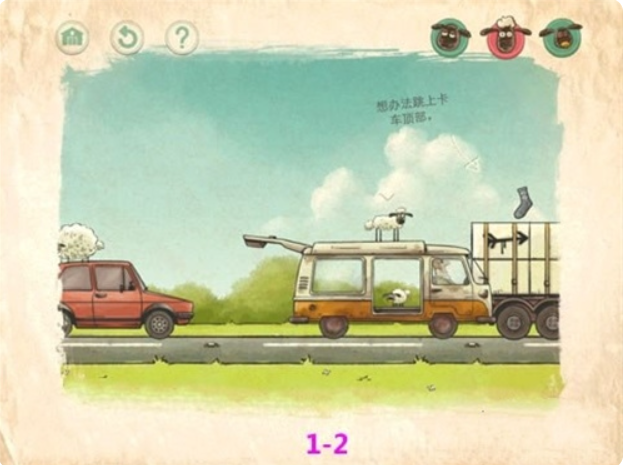Open the question mark help button
Image resolution: width=624 pixels, height=465 pixels.
point(182,38)
